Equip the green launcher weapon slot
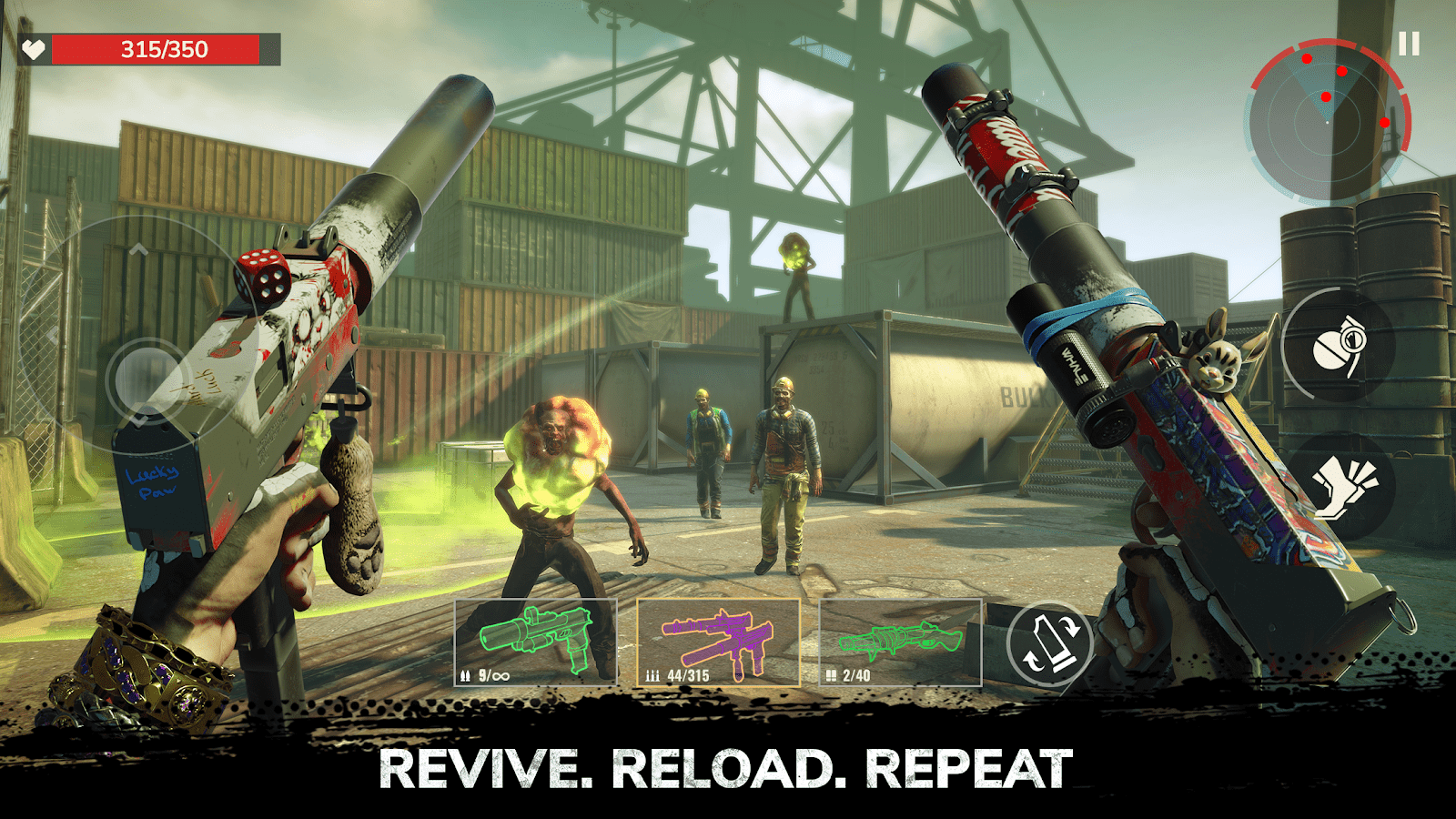The width and height of the screenshot is (1456, 819). [x=900, y=642]
